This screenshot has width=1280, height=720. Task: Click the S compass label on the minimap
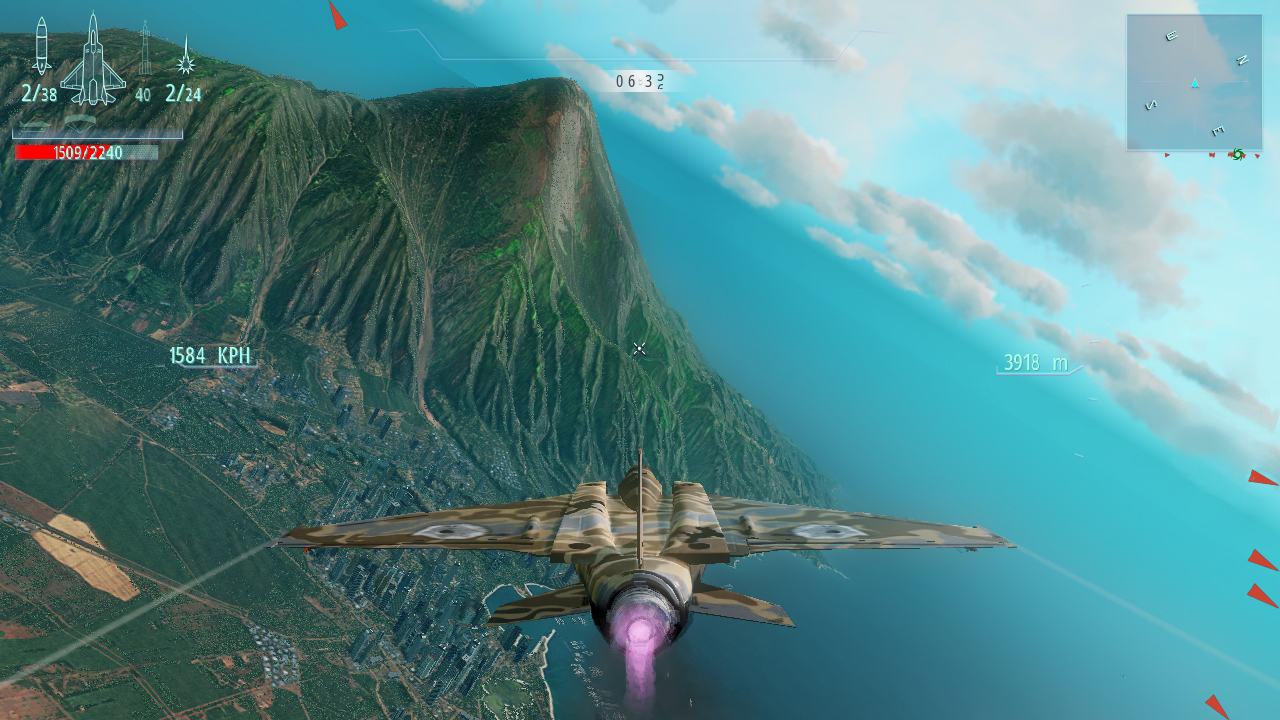coord(1151,104)
